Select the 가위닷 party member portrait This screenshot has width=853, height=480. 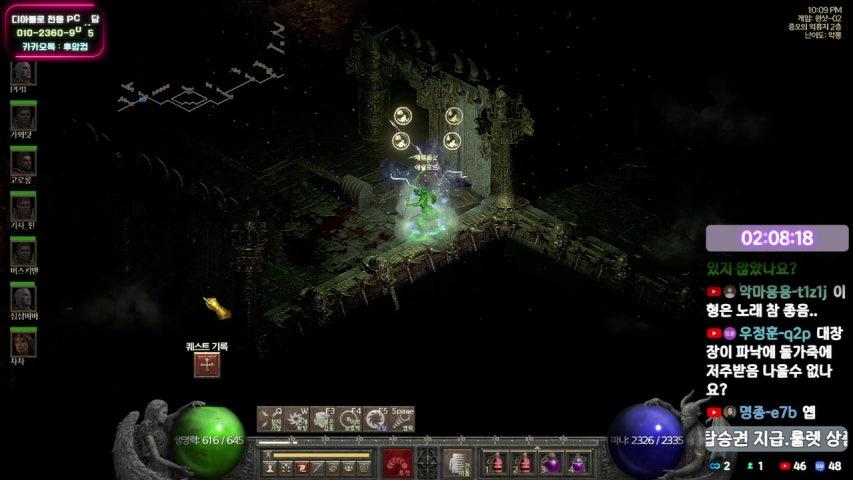(x=23, y=117)
